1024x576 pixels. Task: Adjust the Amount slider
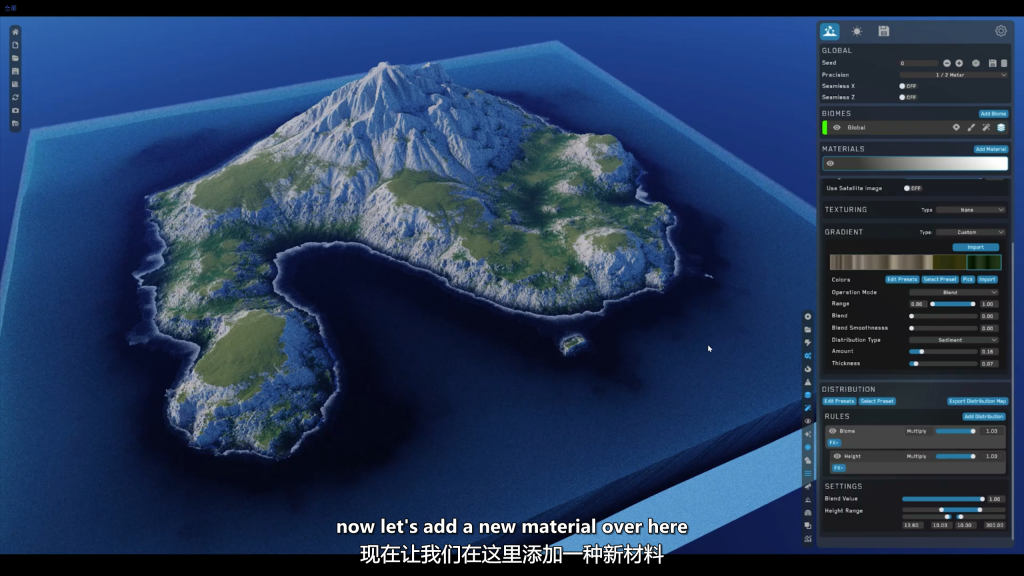(920, 352)
